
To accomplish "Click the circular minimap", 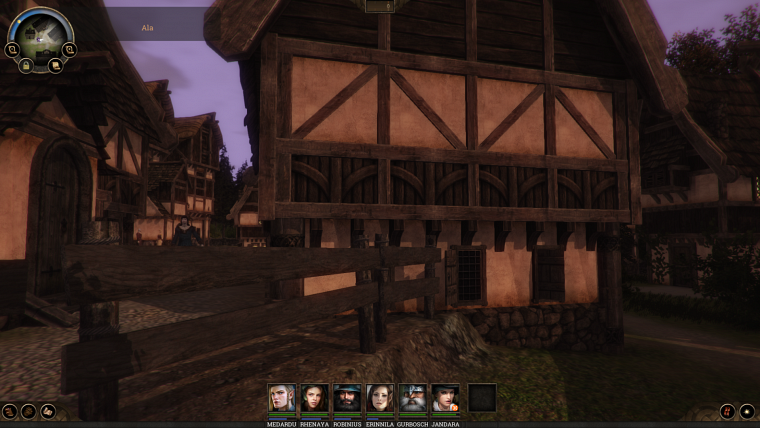I will click(x=41, y=34).
